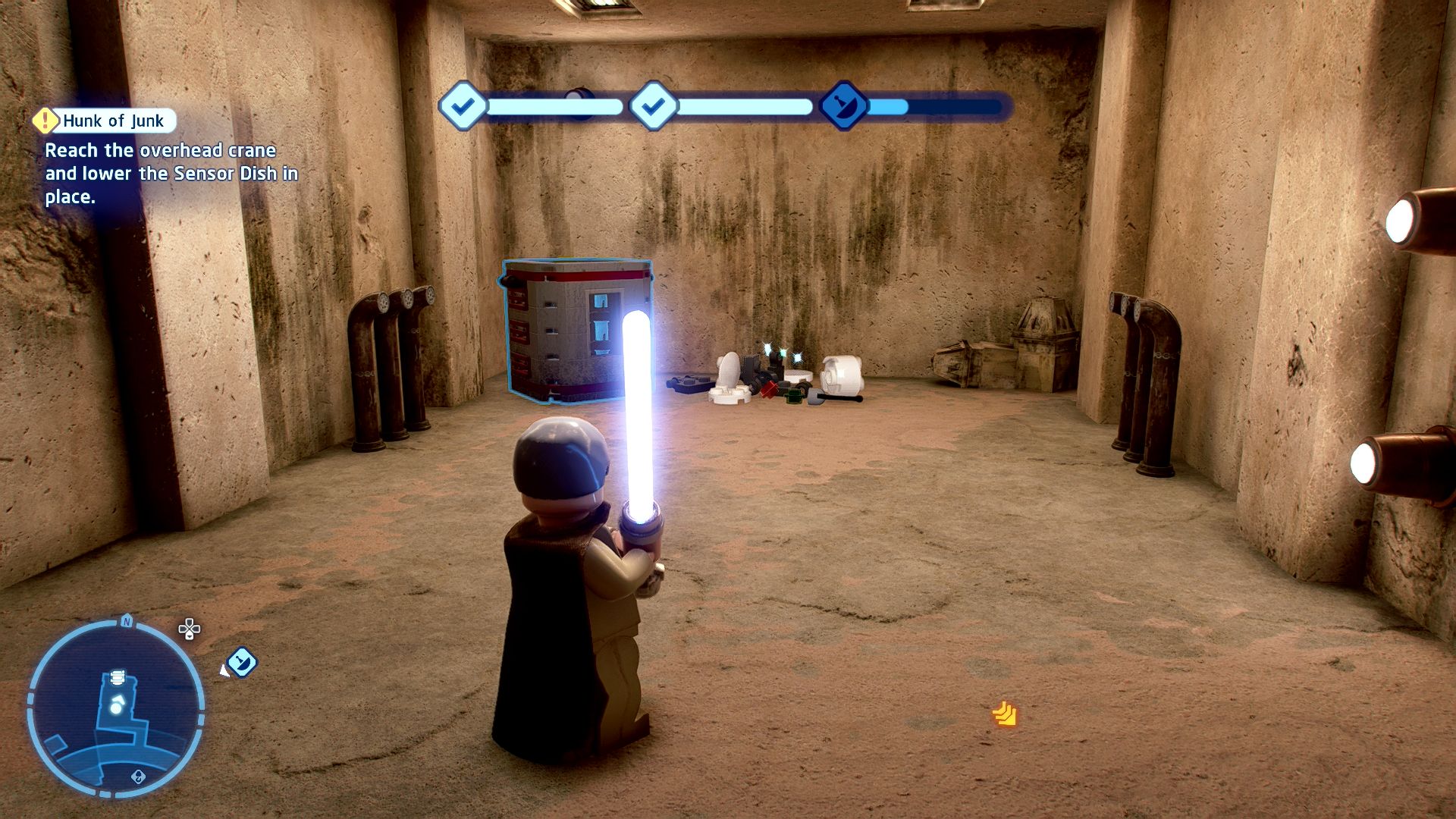Click the yellow exclamation quest icon

tap(45, 120)
